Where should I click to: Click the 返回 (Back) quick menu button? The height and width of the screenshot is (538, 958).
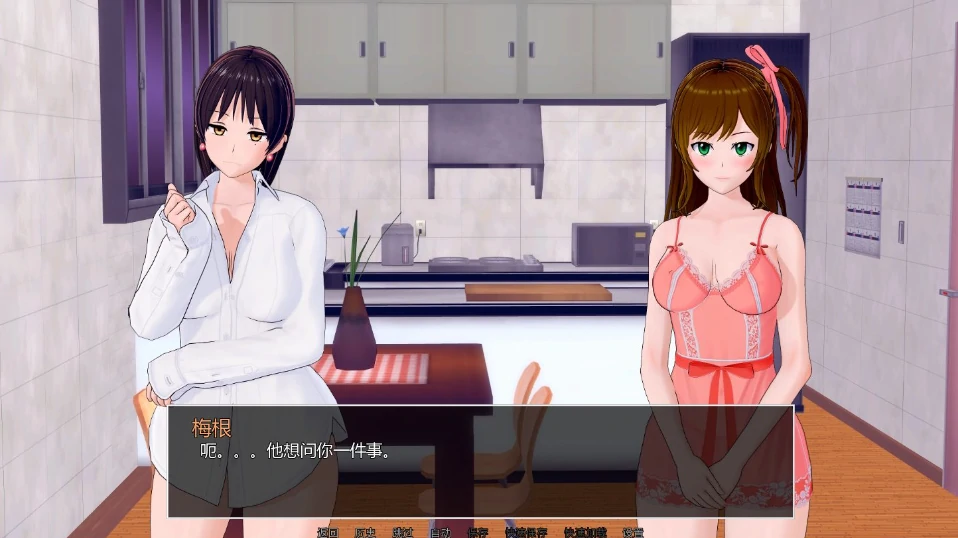328,532
